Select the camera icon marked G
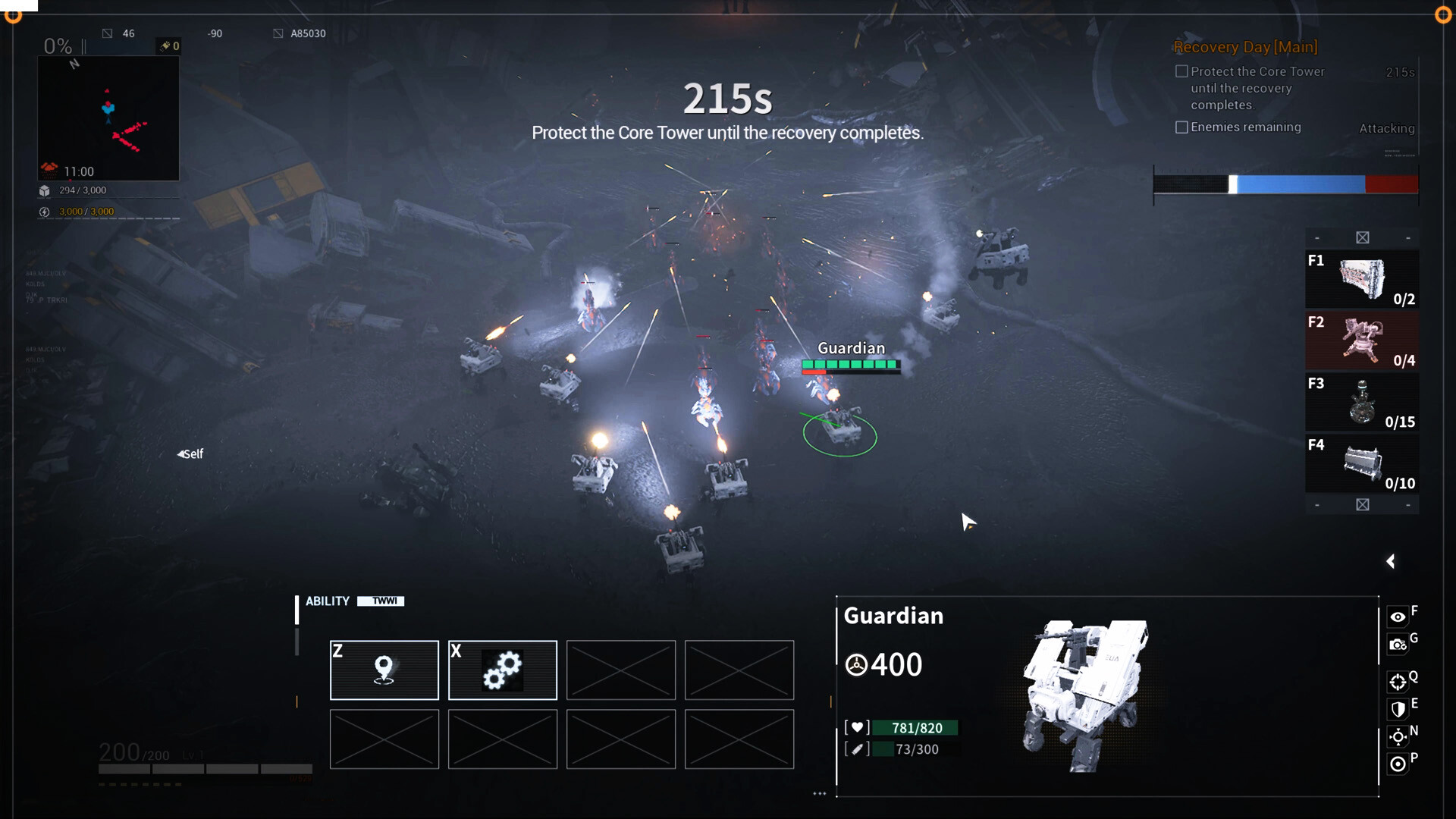The height and width of the screenshot is (819, 1456). coord(1399,645)
